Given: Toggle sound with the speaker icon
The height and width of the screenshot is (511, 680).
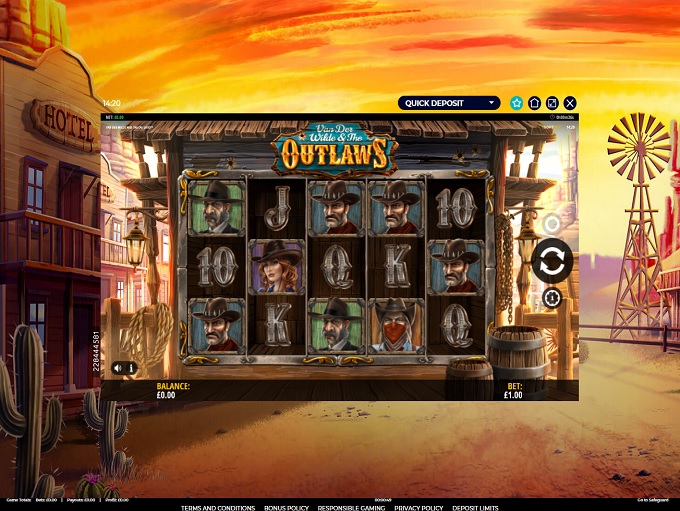Looking at the screenshot, I should coord(119,368).
